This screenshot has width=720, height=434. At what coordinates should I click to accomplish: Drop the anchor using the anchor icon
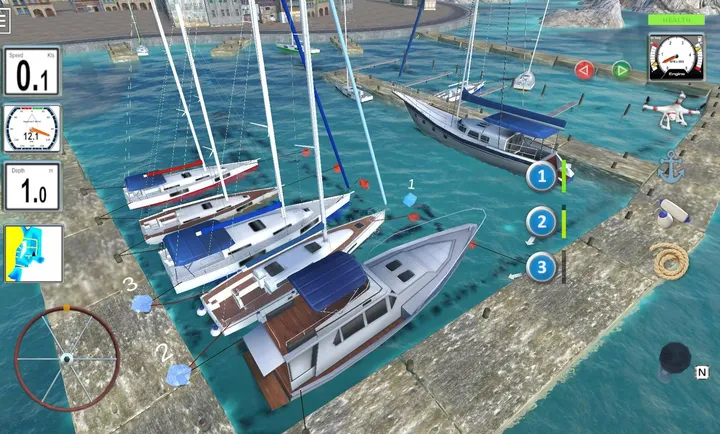[x=670, y=166]
